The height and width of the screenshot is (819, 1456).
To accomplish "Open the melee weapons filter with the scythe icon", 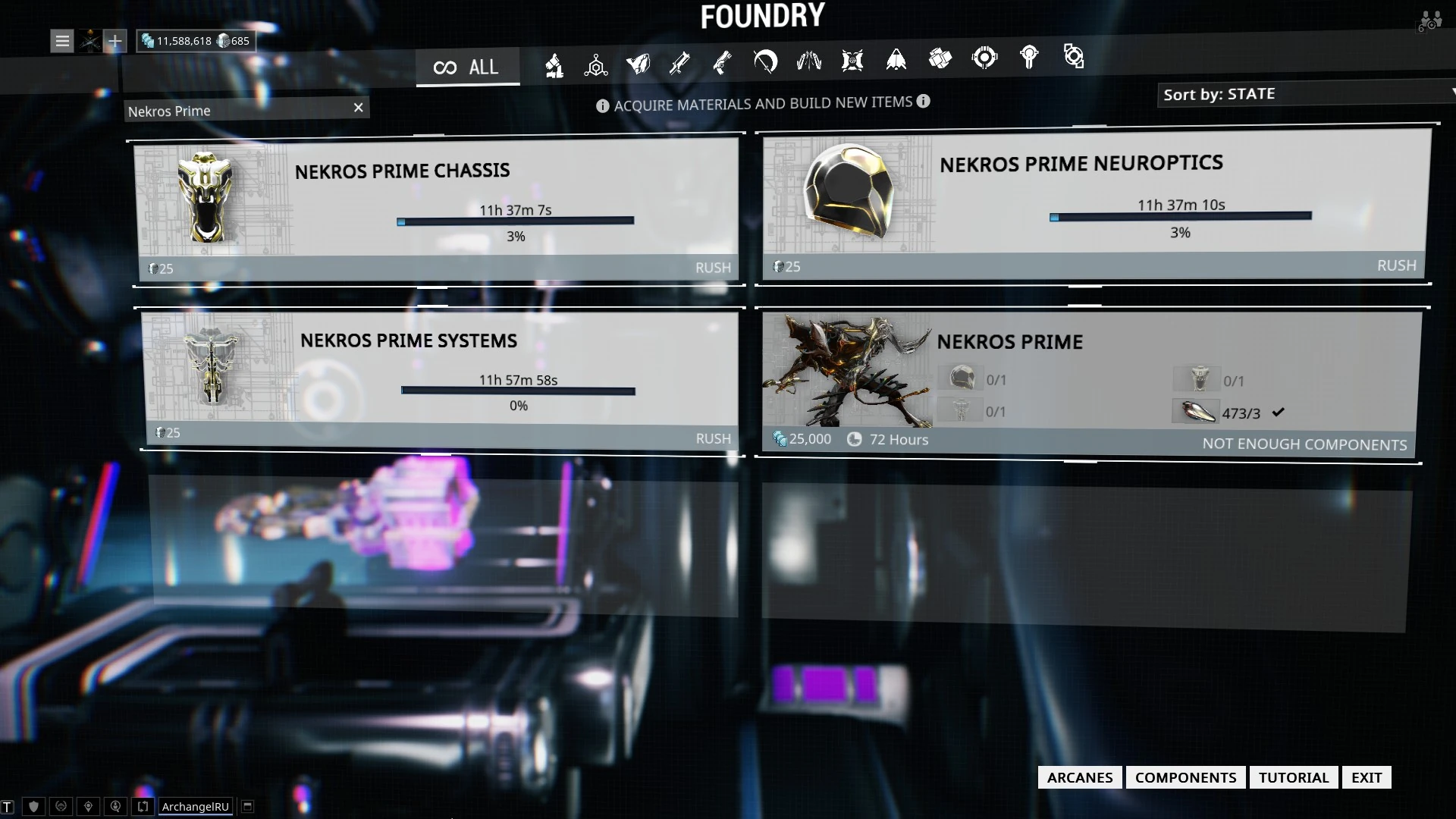I will point(766,62).
